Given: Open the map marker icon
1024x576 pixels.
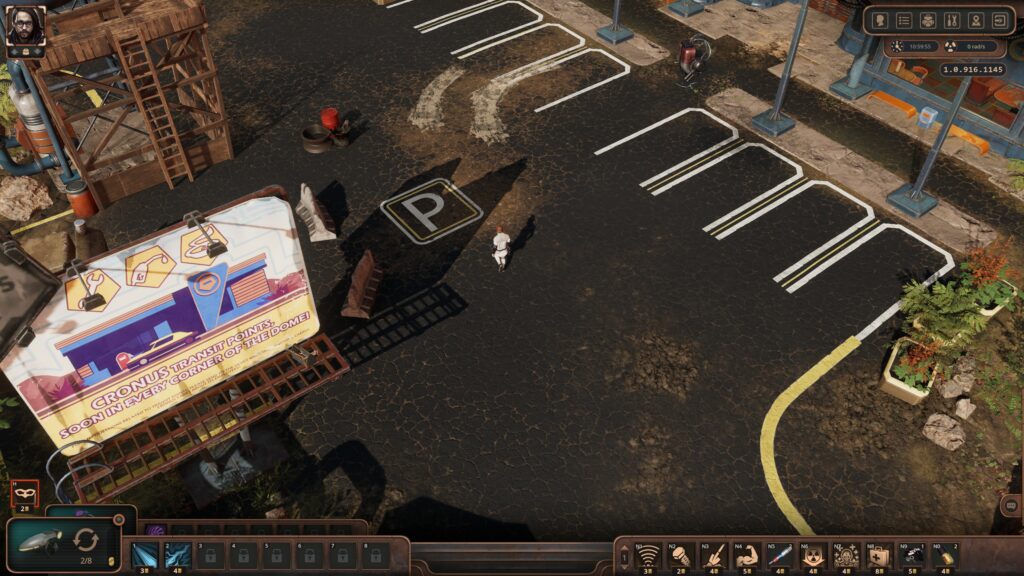Looking at the screenshot, I should [975, 20].
